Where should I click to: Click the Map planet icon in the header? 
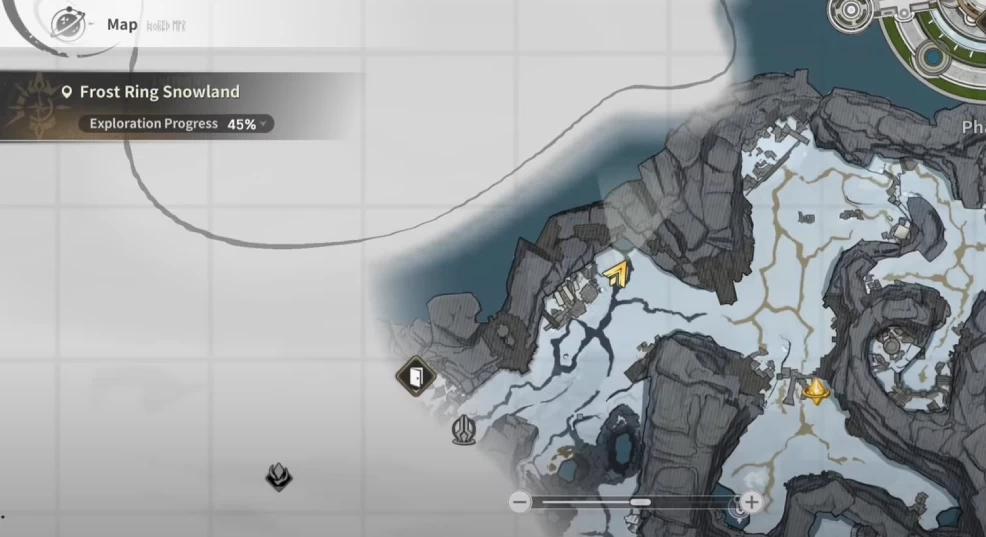tap(68, 23)
